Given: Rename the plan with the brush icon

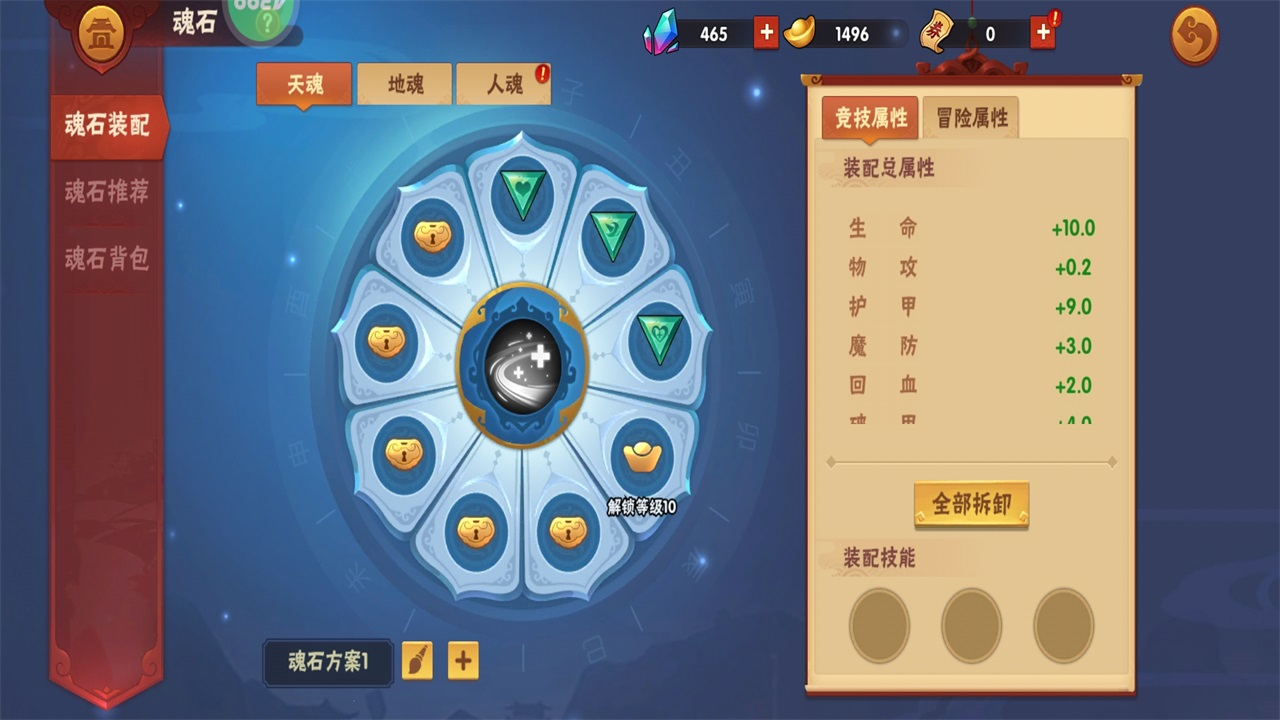Looking at the screenshot, I should [x=417, y=661].
